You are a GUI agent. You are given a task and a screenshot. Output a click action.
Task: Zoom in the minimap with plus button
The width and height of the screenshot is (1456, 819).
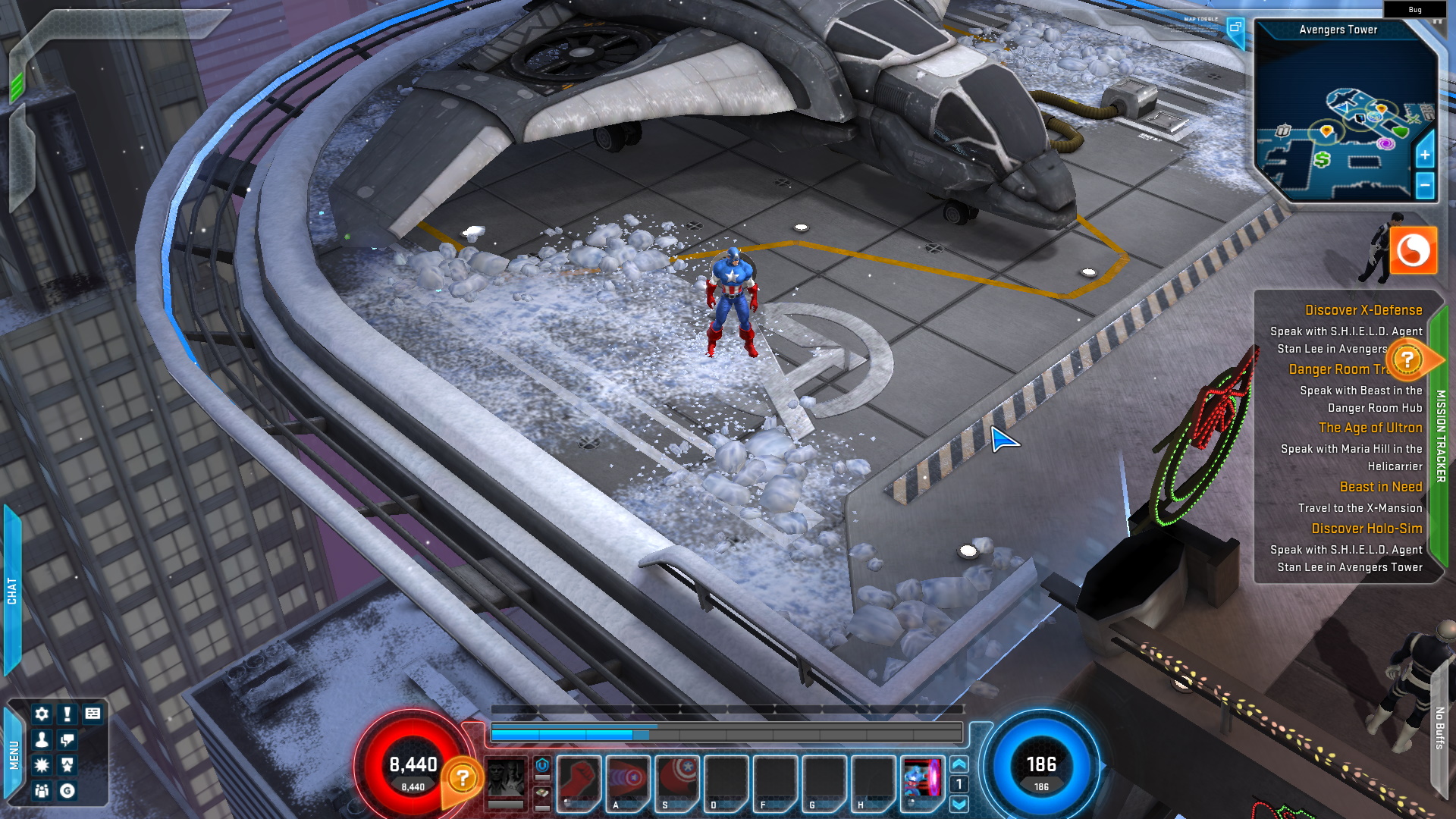click(x=1425, y=155)
